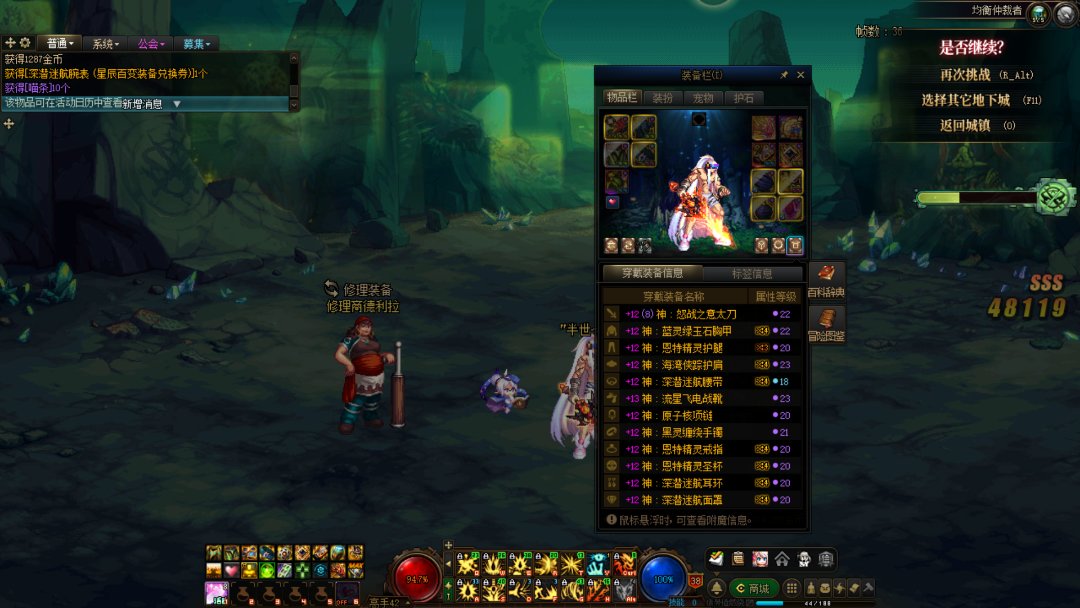Open the 商城 shop button
This screenshot has height=608, width=1080.
pos(753,588)
